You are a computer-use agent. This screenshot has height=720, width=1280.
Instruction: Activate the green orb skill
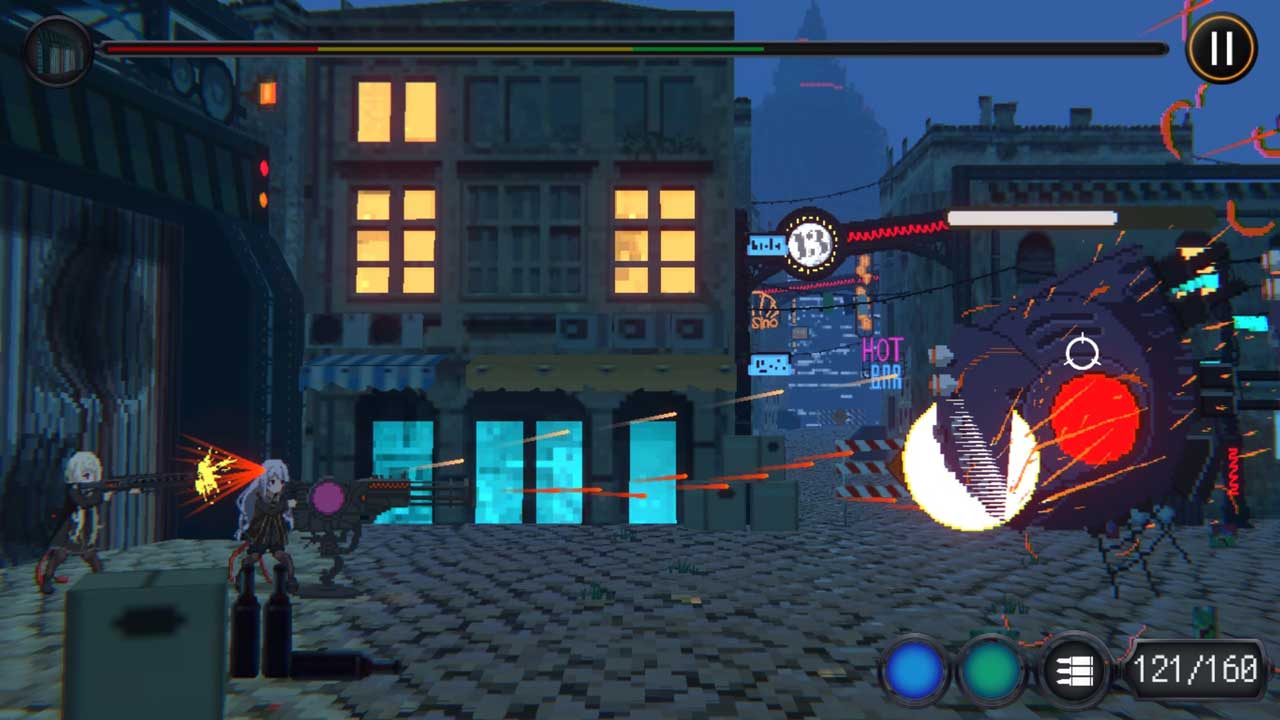[x=993, y=669]
